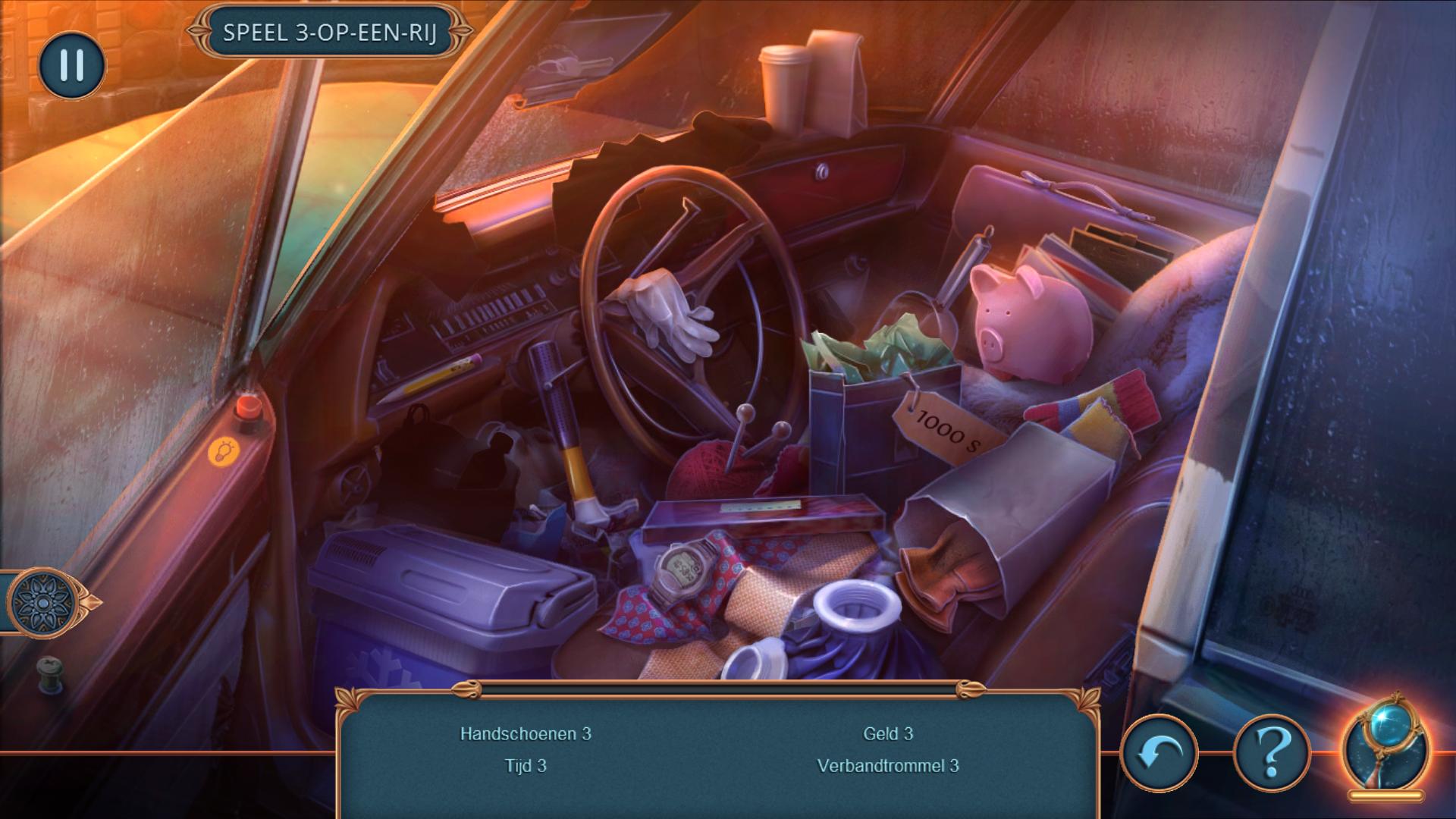
Task: Open help with the question mark button
Action: coord(1272,755)
